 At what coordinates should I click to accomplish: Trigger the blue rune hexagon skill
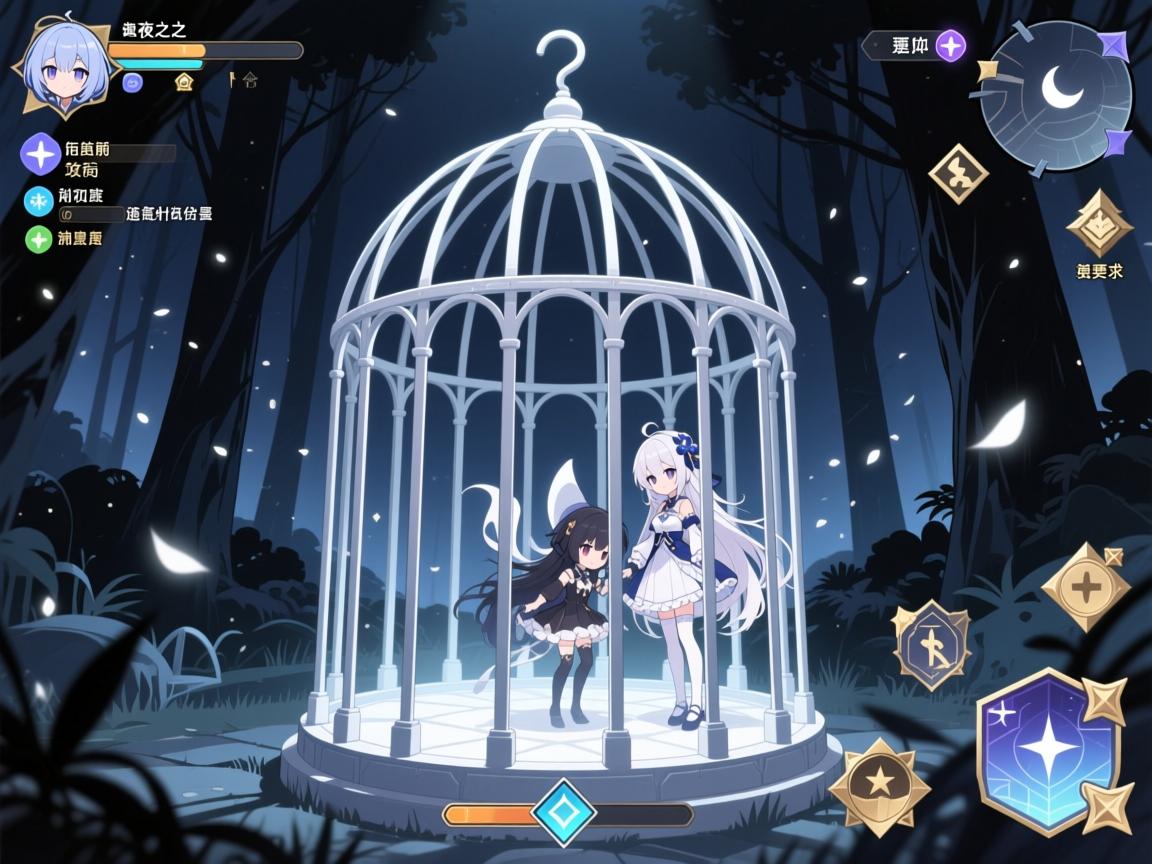point(931,645)
